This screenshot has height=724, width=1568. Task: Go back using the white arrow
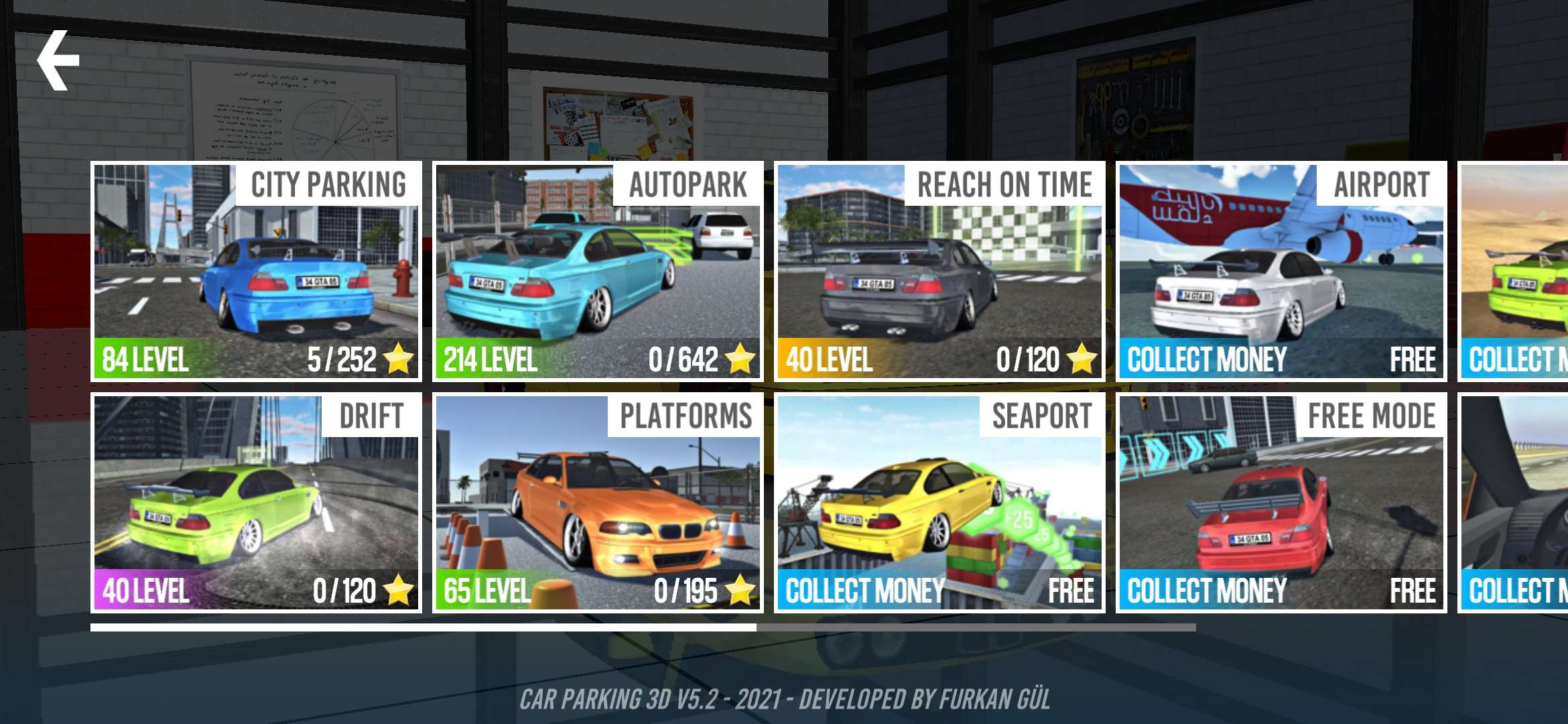pos(58,60)
